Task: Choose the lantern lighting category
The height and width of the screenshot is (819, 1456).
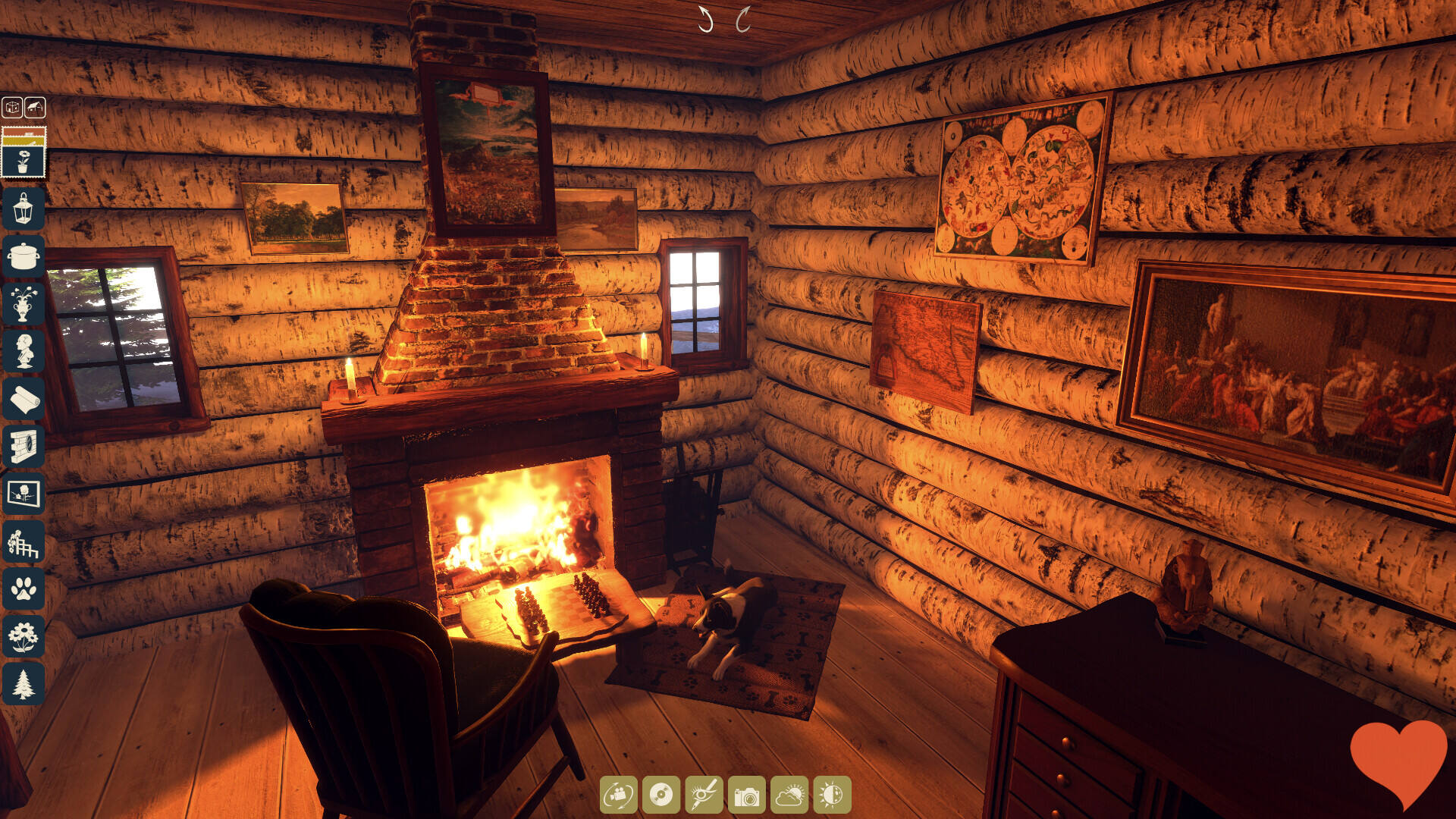Action: [24, 208]
